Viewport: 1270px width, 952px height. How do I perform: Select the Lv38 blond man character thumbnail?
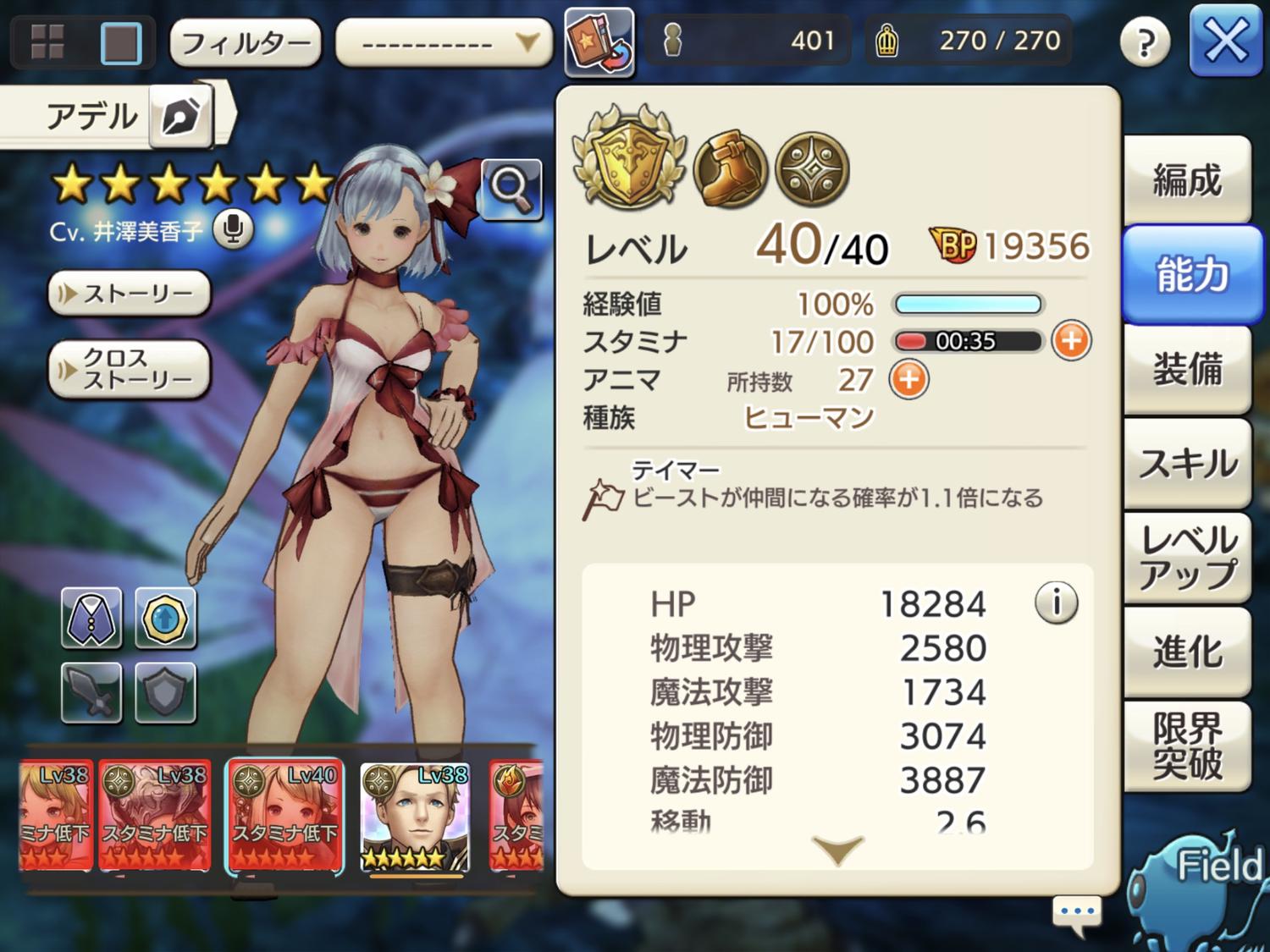pyautogui.click(x=414, y=817)
